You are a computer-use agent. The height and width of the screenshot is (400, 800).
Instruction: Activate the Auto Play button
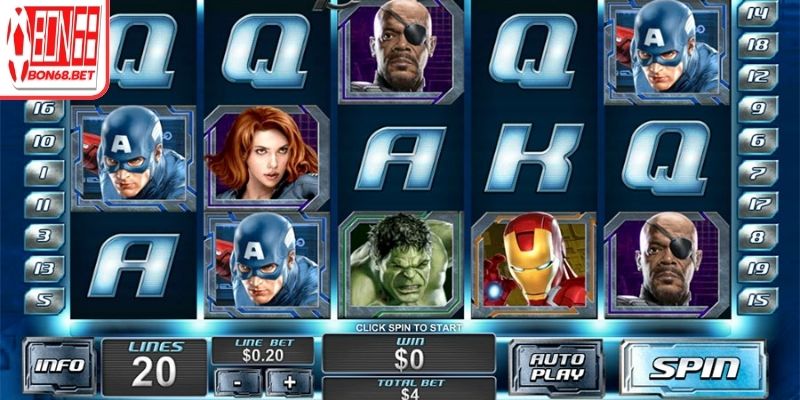(556, 367)
